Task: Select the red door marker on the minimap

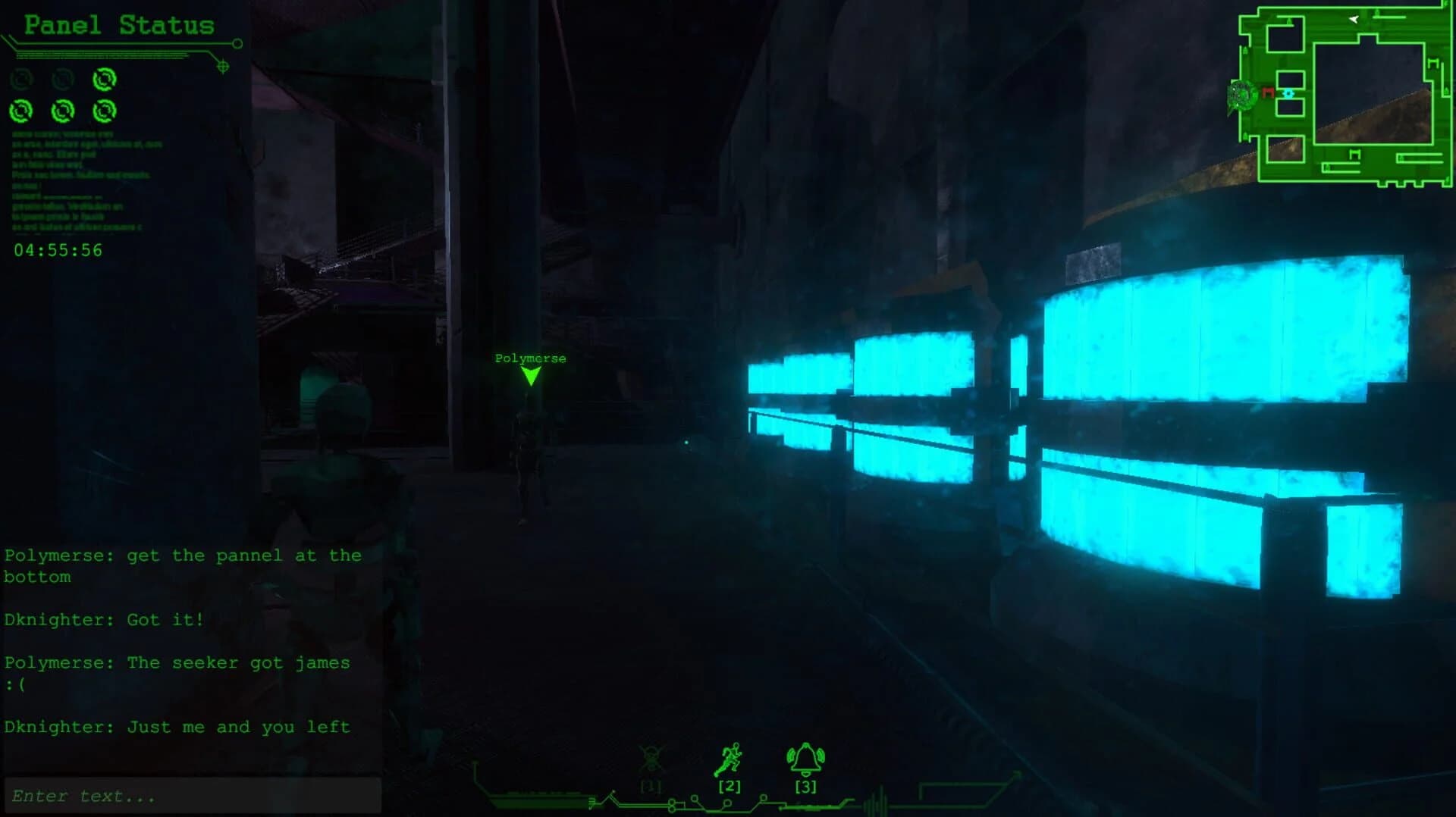Action: tap(1268, 92)
